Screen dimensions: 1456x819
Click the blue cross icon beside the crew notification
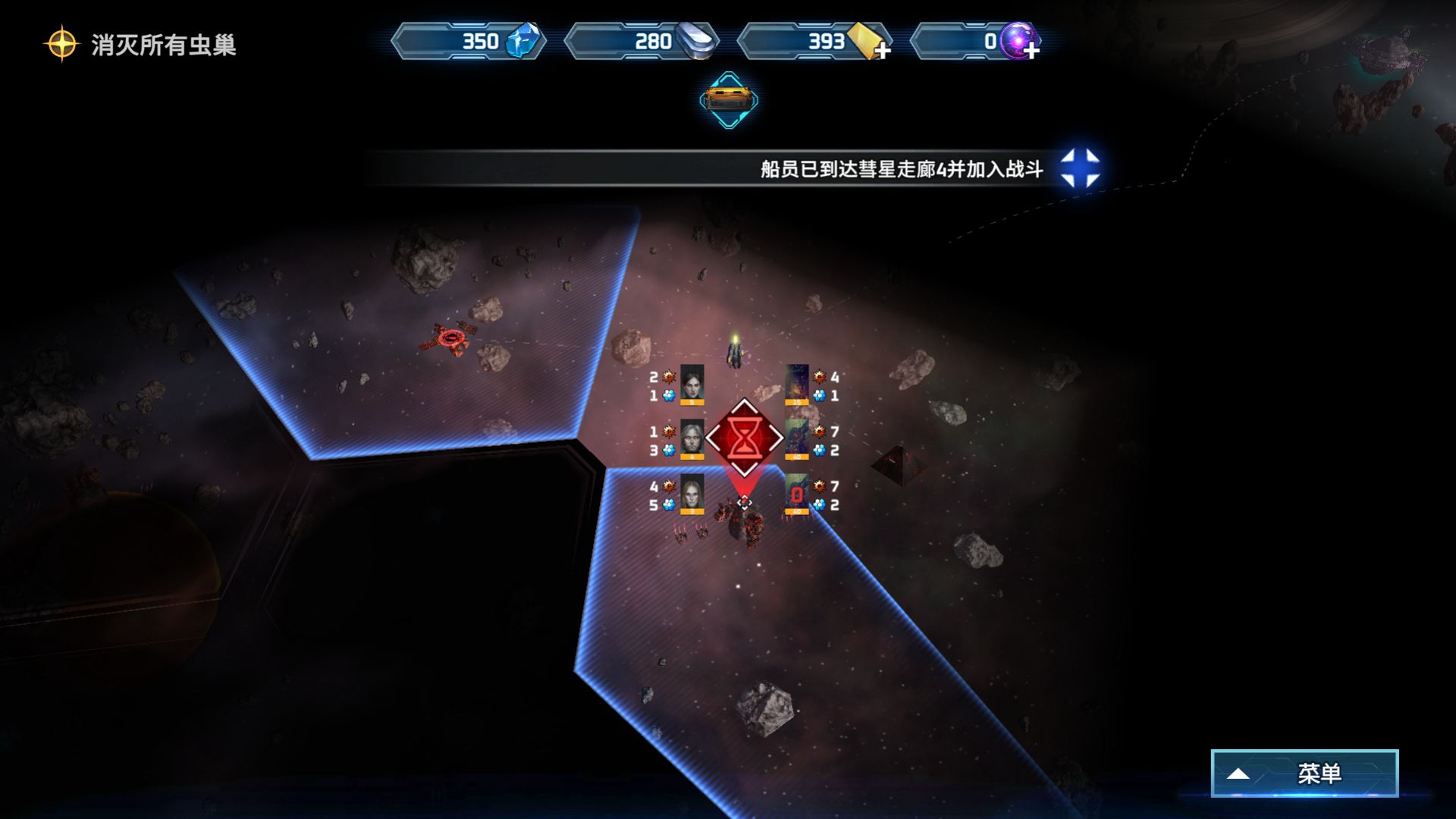[x=1080, y=170]
